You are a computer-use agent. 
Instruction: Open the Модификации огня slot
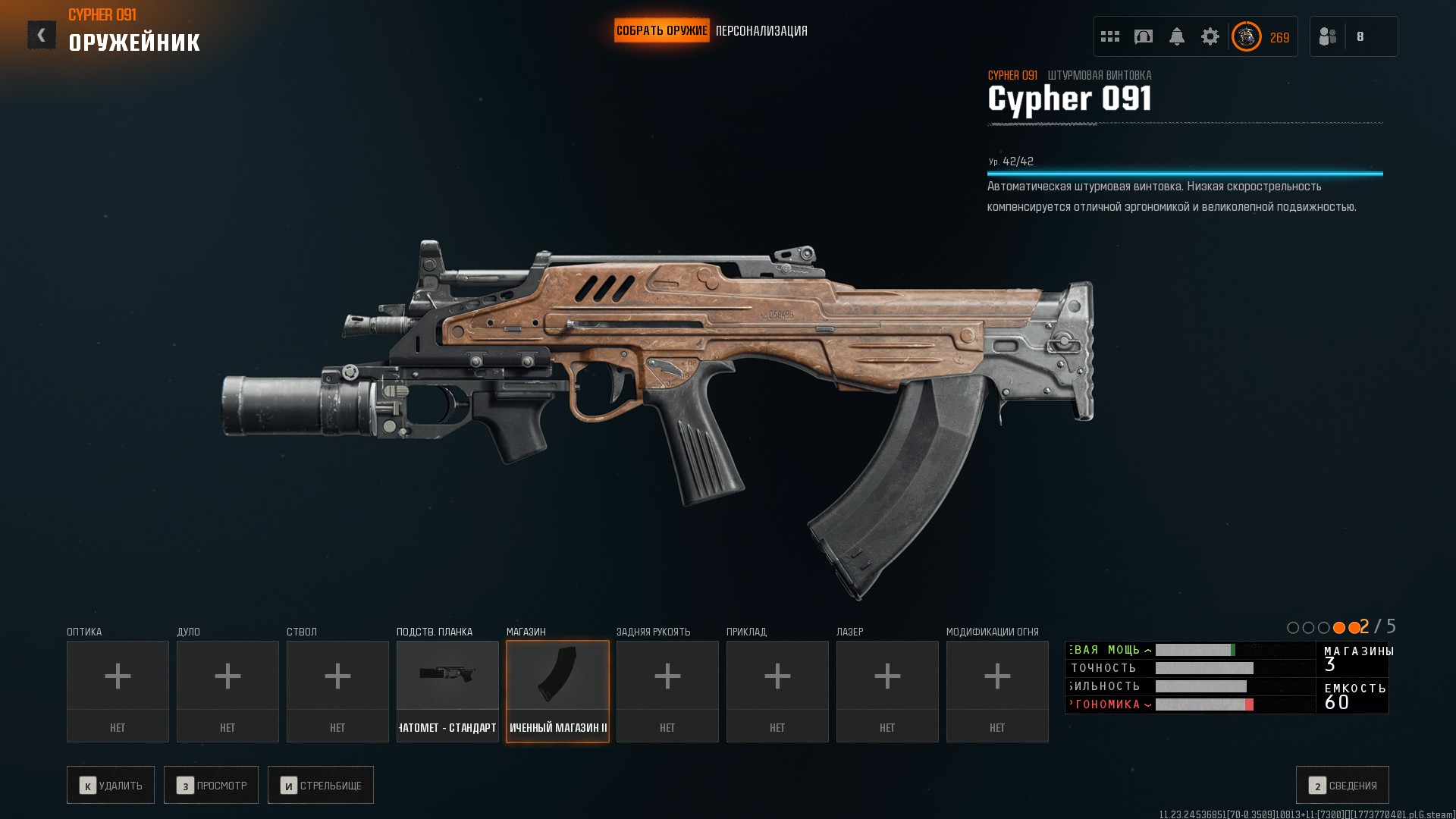[x=997, y=691]
